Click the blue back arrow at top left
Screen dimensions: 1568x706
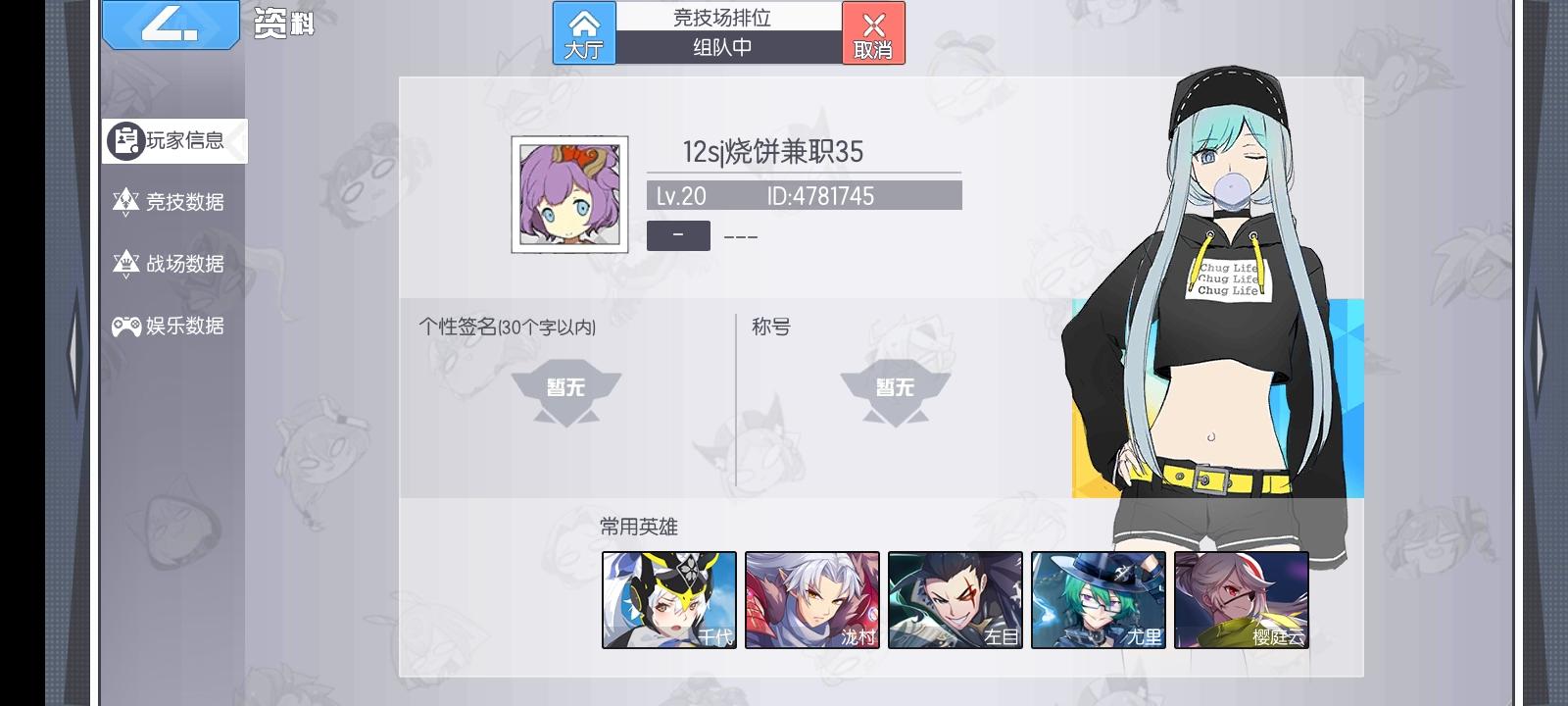coord(171,25)
